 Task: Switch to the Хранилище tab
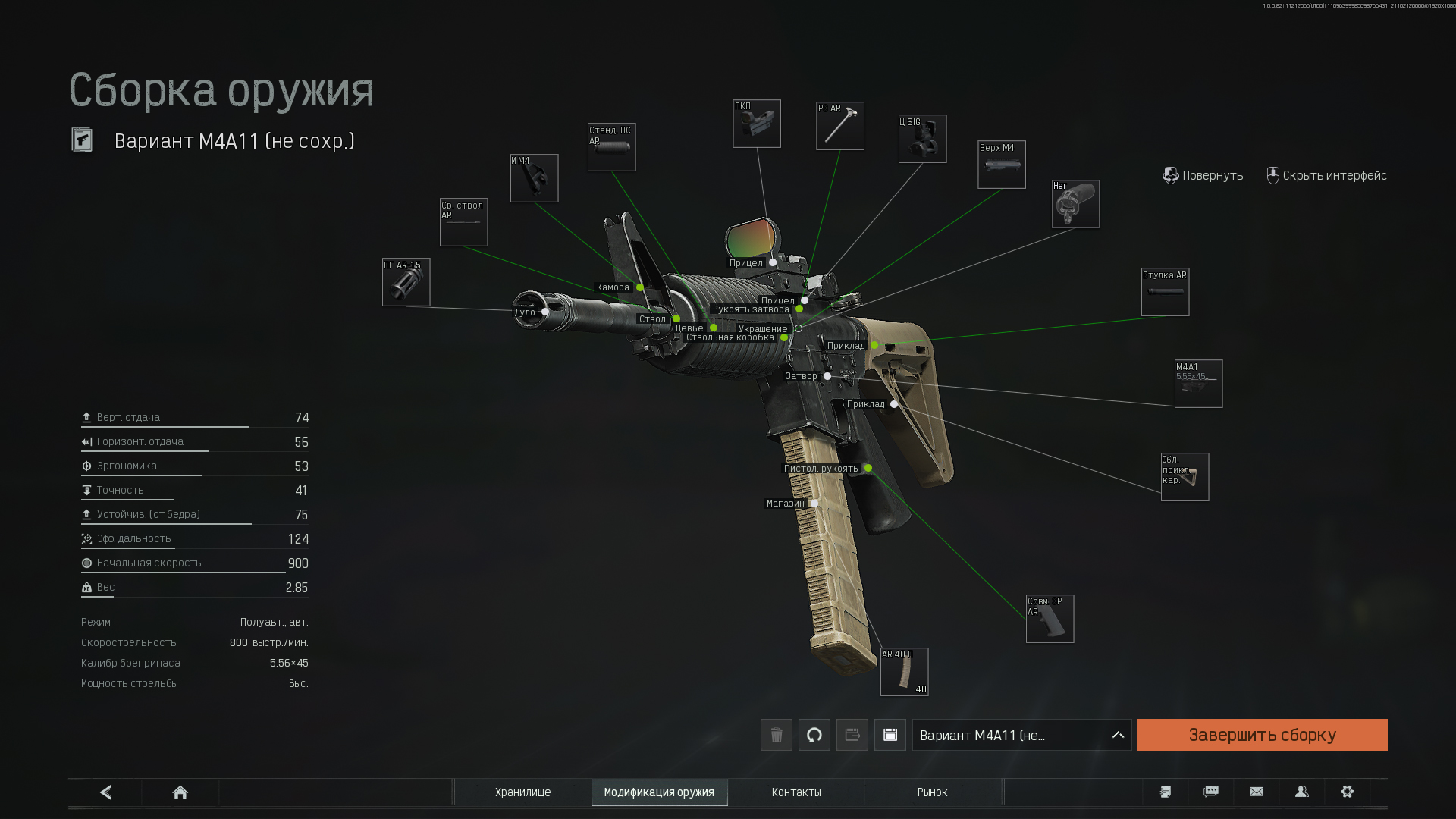coord(522,792)
